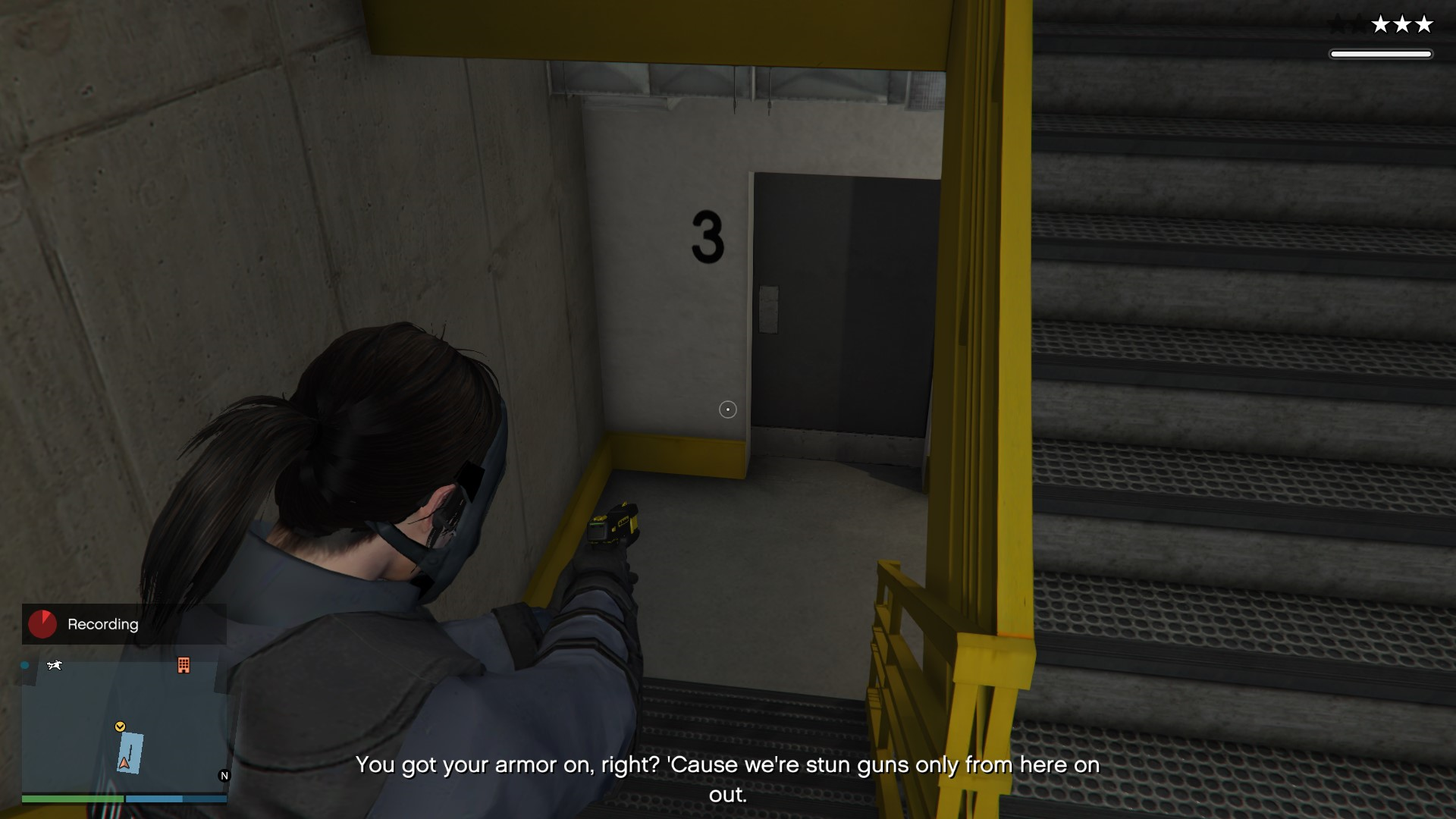The width and height of the screenshot is (1456, 819).
Task: Click the player arrow on the minimap
Action: 124,763
